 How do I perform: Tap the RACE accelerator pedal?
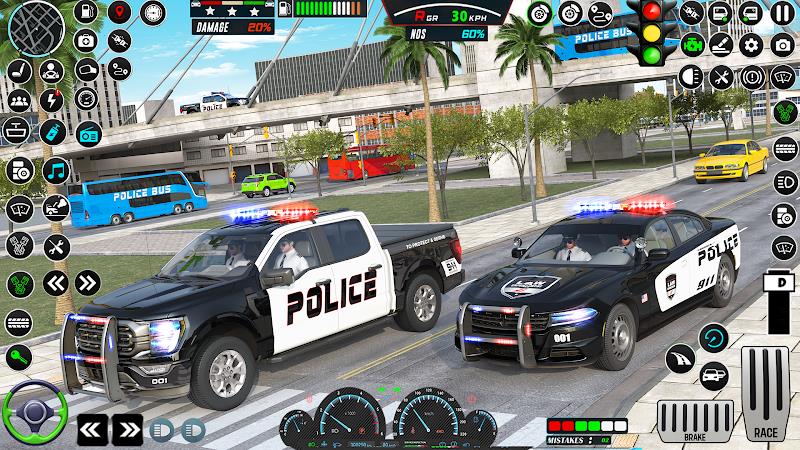(766, 395)
